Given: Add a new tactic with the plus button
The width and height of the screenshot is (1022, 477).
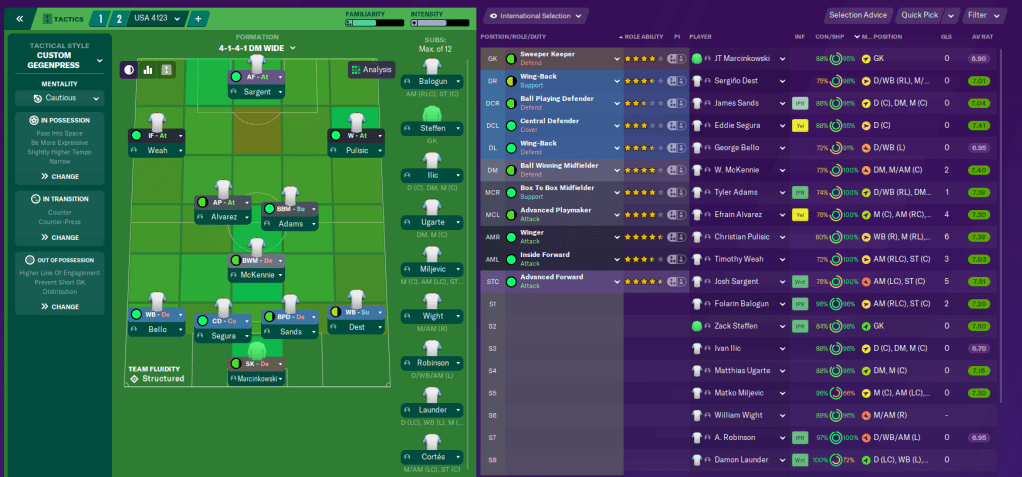Looking at the screenshot, I should (x=197, y=18).
